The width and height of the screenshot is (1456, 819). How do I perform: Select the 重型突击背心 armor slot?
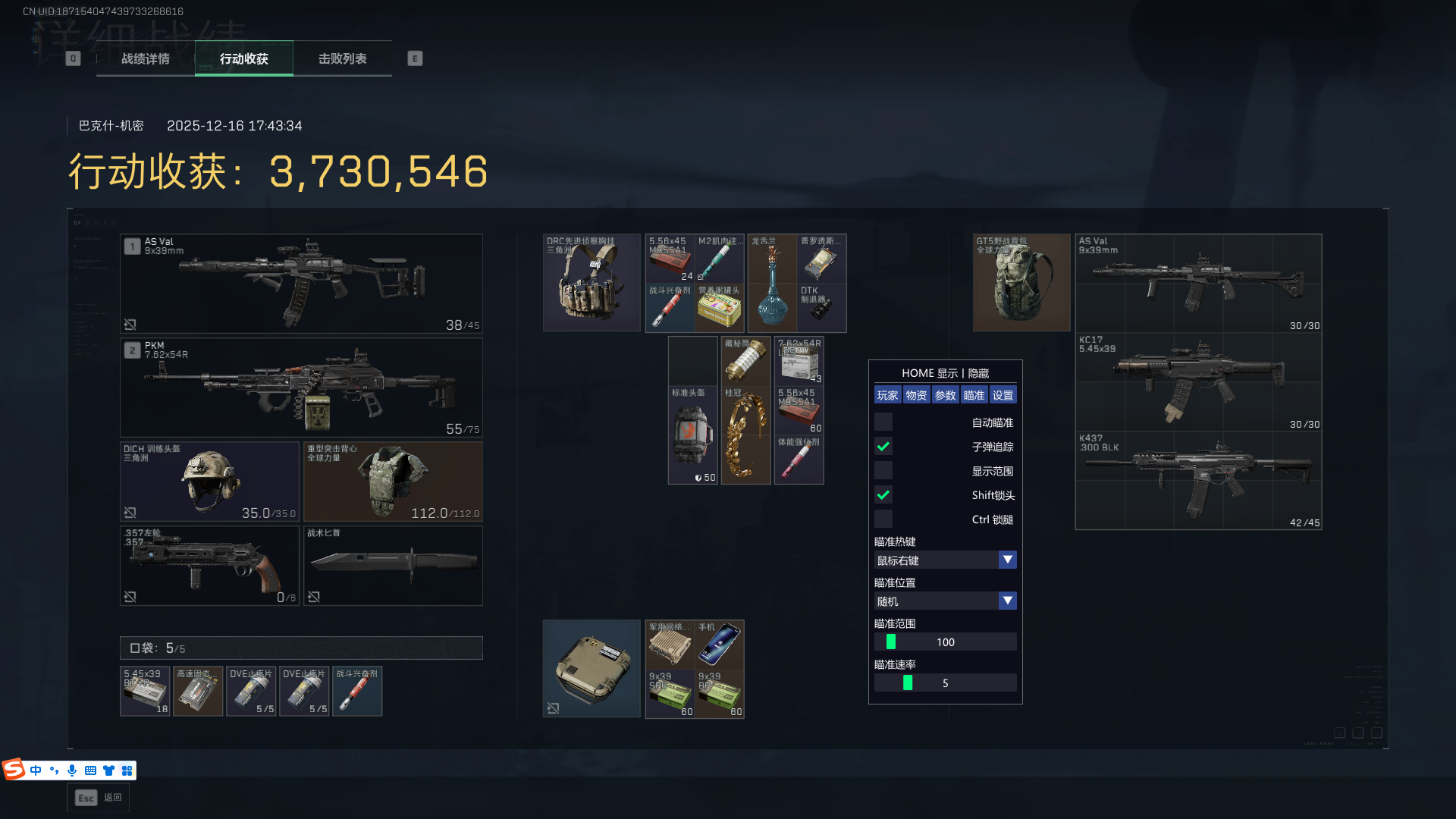click(393, 482)
